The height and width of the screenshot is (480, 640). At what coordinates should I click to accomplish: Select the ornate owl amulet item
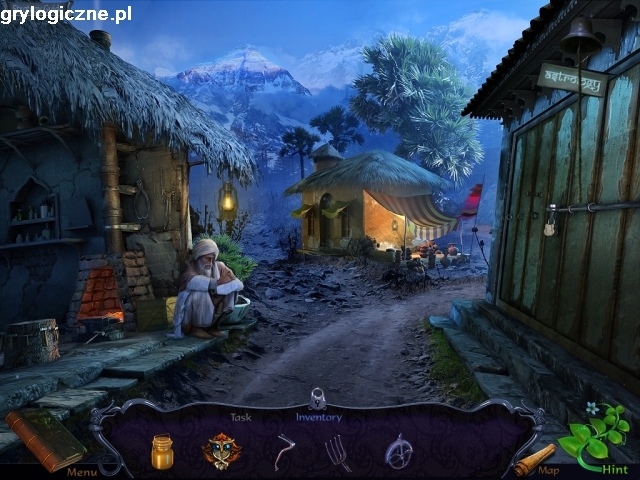tap(221, 450)
